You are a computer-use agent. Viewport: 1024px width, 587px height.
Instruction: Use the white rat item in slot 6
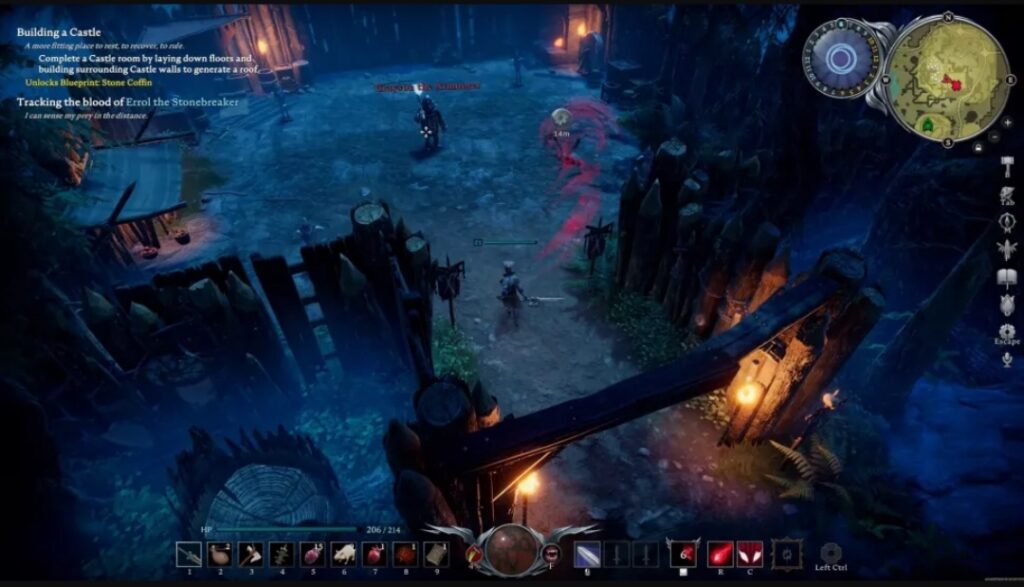[343, 554]
